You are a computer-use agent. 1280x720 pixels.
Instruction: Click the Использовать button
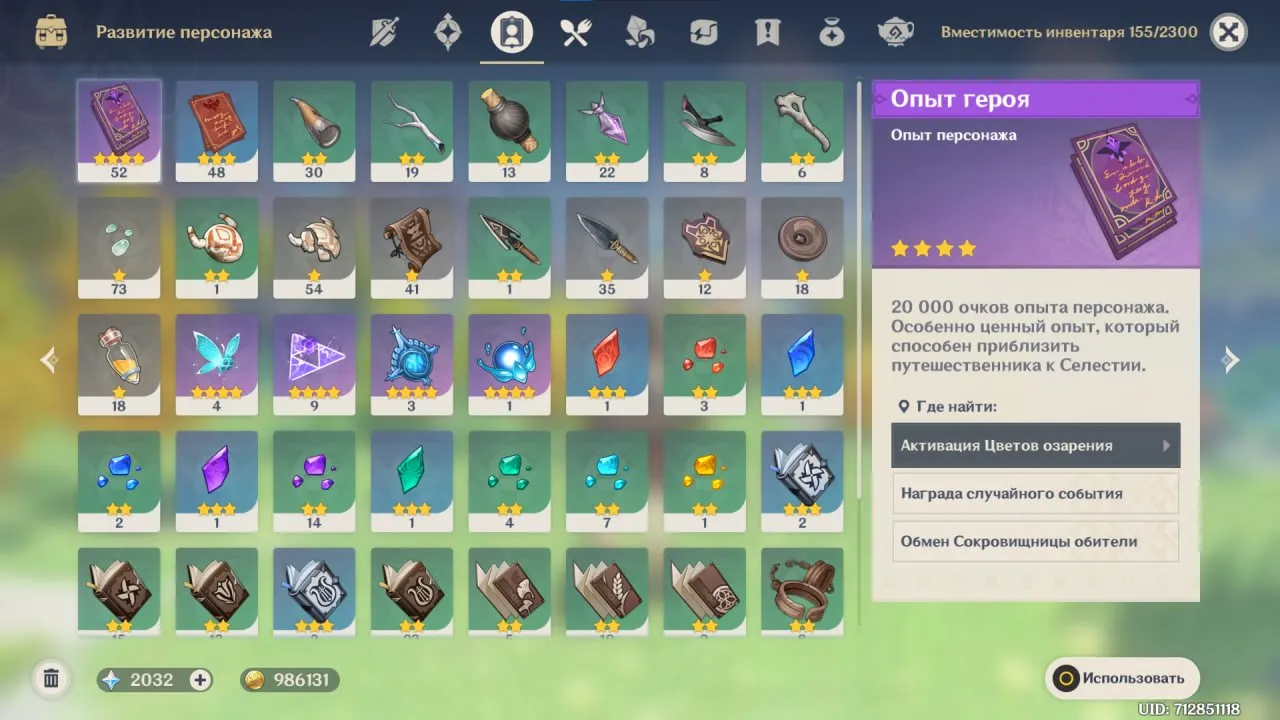click(1122, 678)
